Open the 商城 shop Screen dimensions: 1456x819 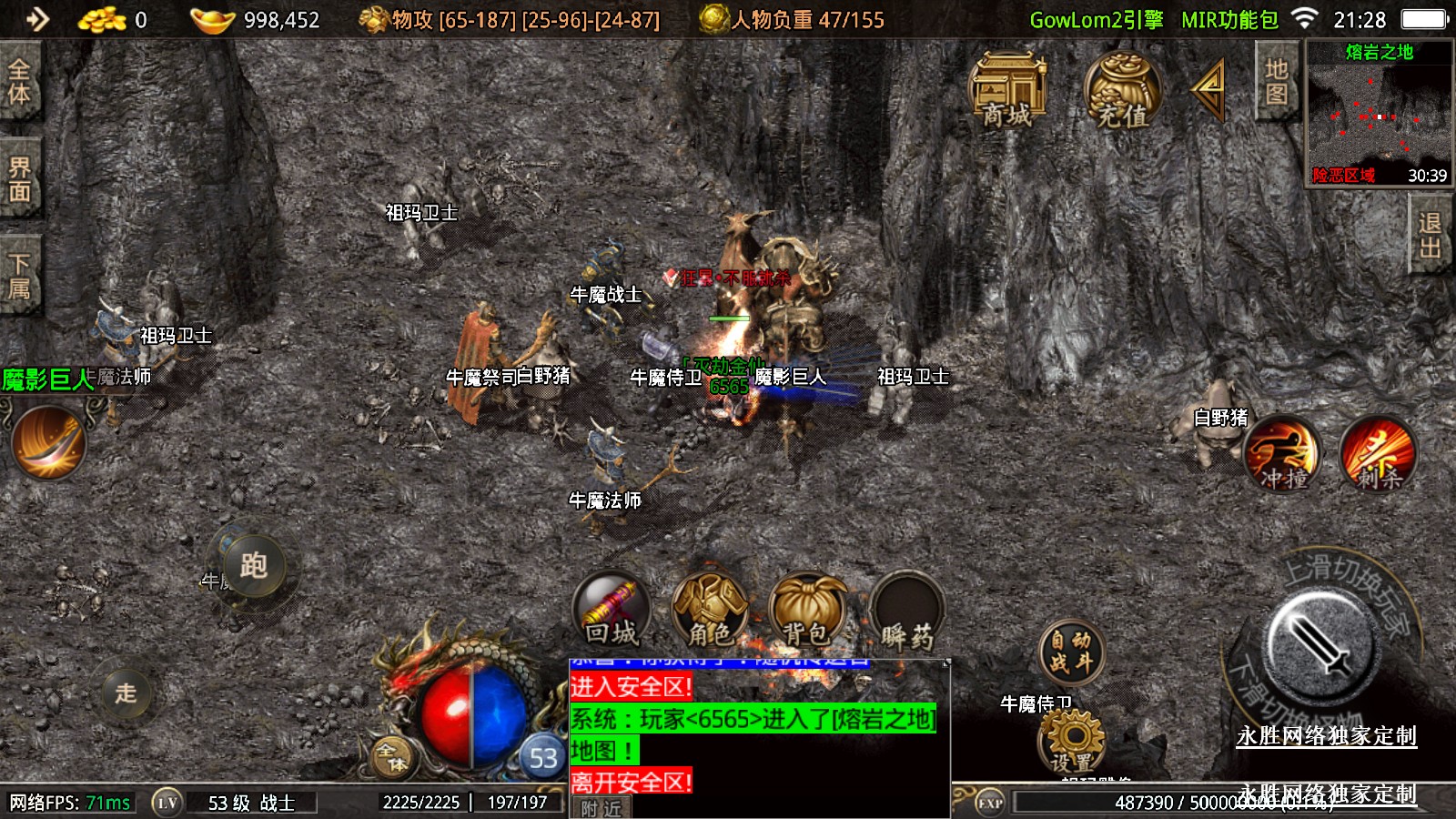click(1007, 89)
